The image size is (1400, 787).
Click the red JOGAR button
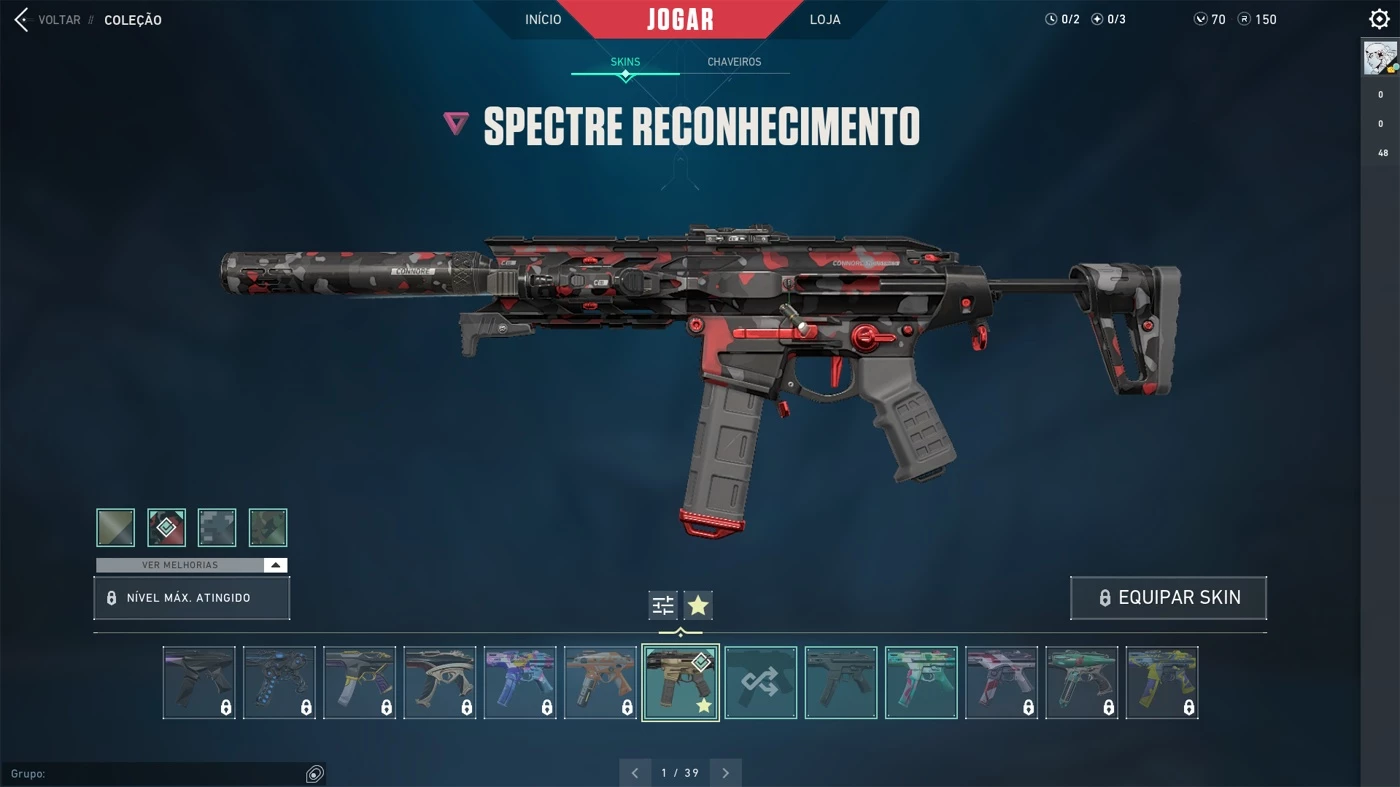(x=680, y=20)
